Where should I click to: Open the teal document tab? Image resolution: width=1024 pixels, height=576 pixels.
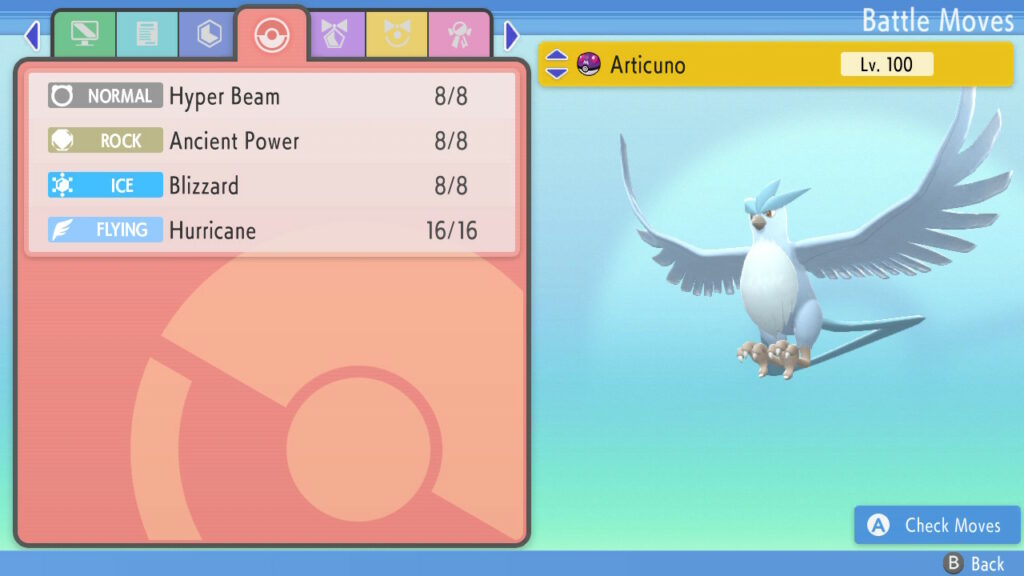pos(146,35)
